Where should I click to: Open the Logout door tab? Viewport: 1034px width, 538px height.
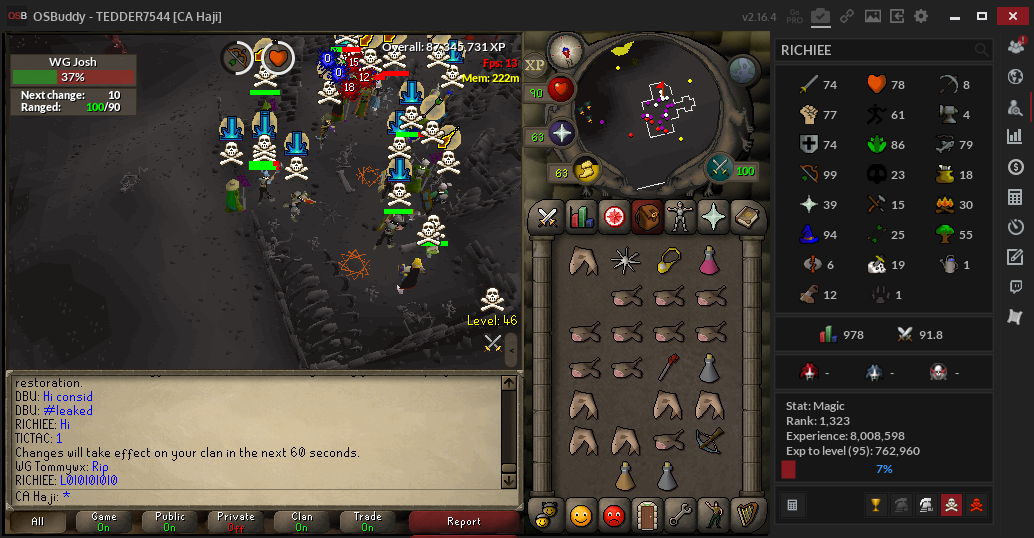647,514
